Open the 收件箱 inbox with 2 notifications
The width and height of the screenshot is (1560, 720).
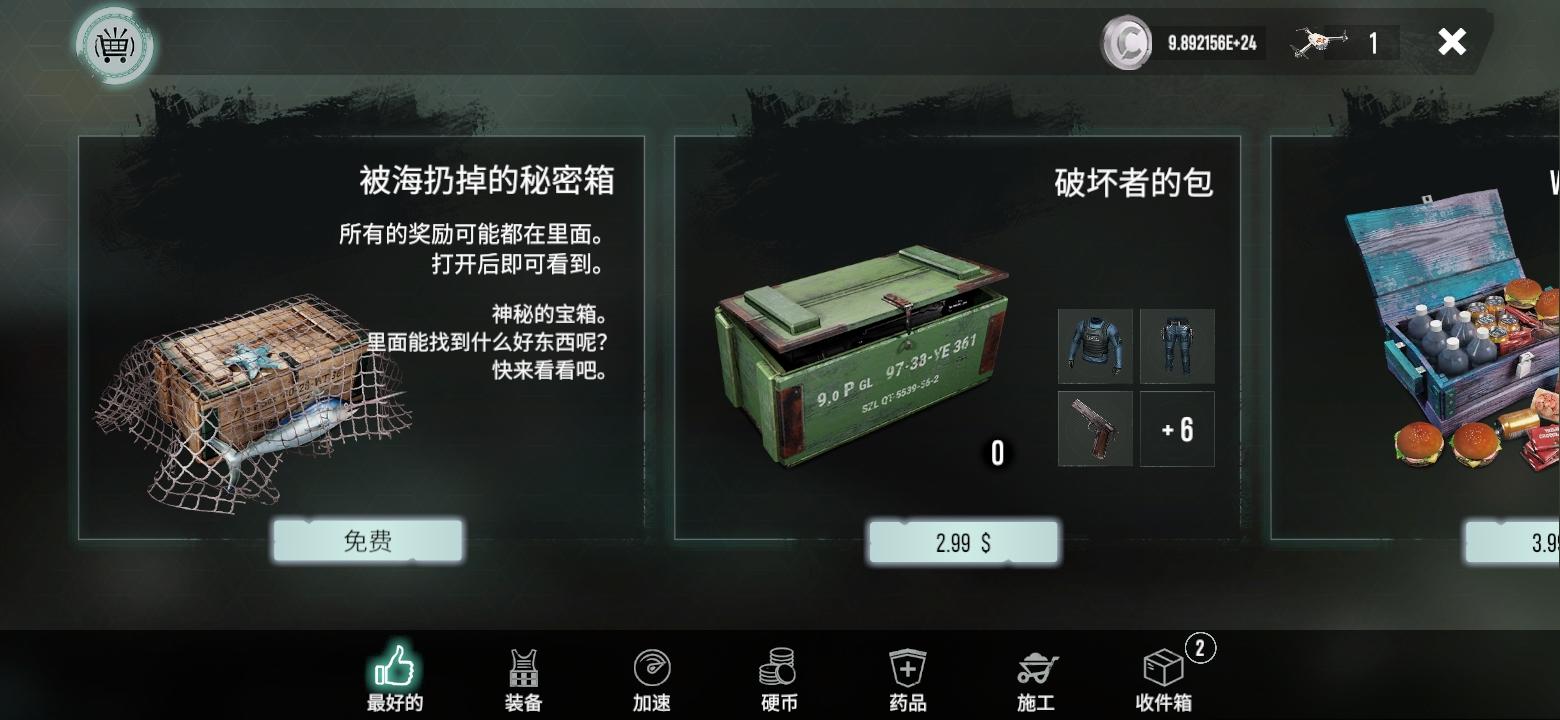coord(1161,665)
